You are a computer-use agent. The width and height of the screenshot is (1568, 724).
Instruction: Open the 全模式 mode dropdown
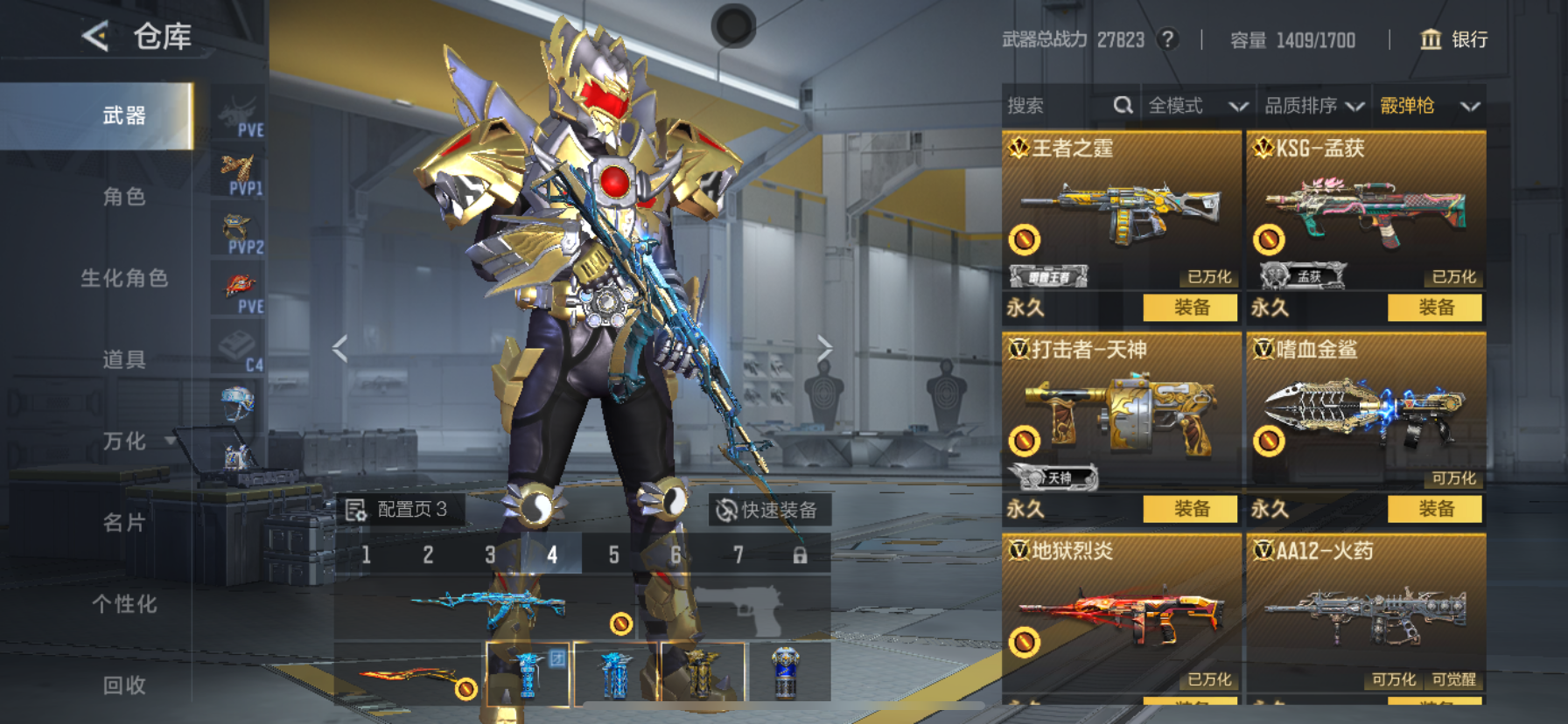click(x=1197, y=106)
